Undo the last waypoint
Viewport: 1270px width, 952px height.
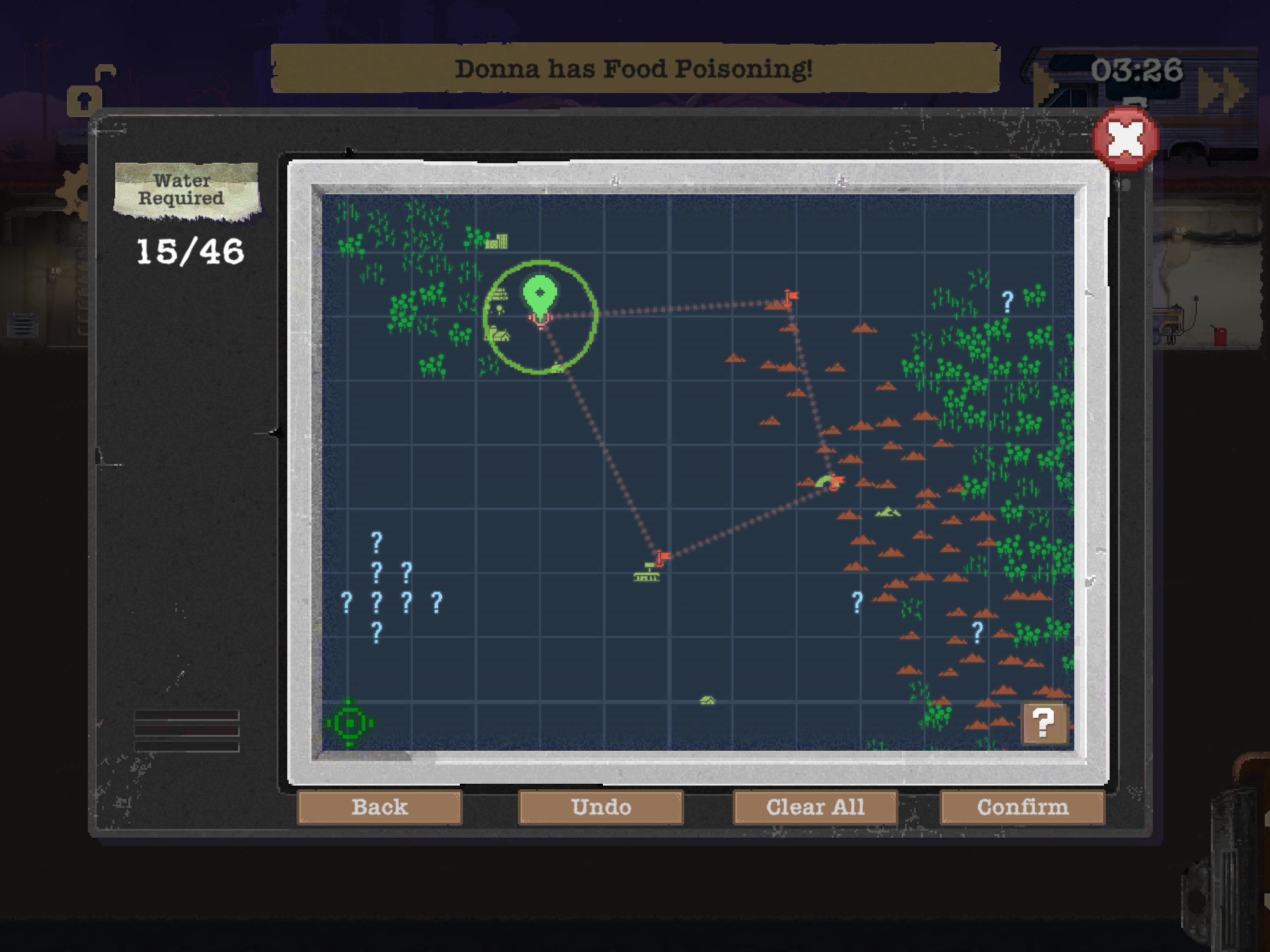(x=601, y=807)
